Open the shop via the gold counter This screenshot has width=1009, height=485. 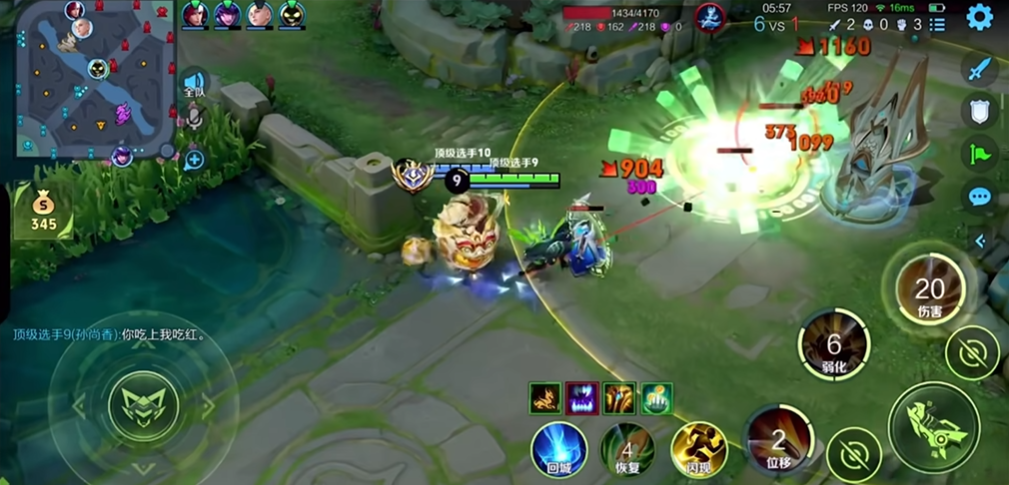pyautogui.click(x=44, y=211)
